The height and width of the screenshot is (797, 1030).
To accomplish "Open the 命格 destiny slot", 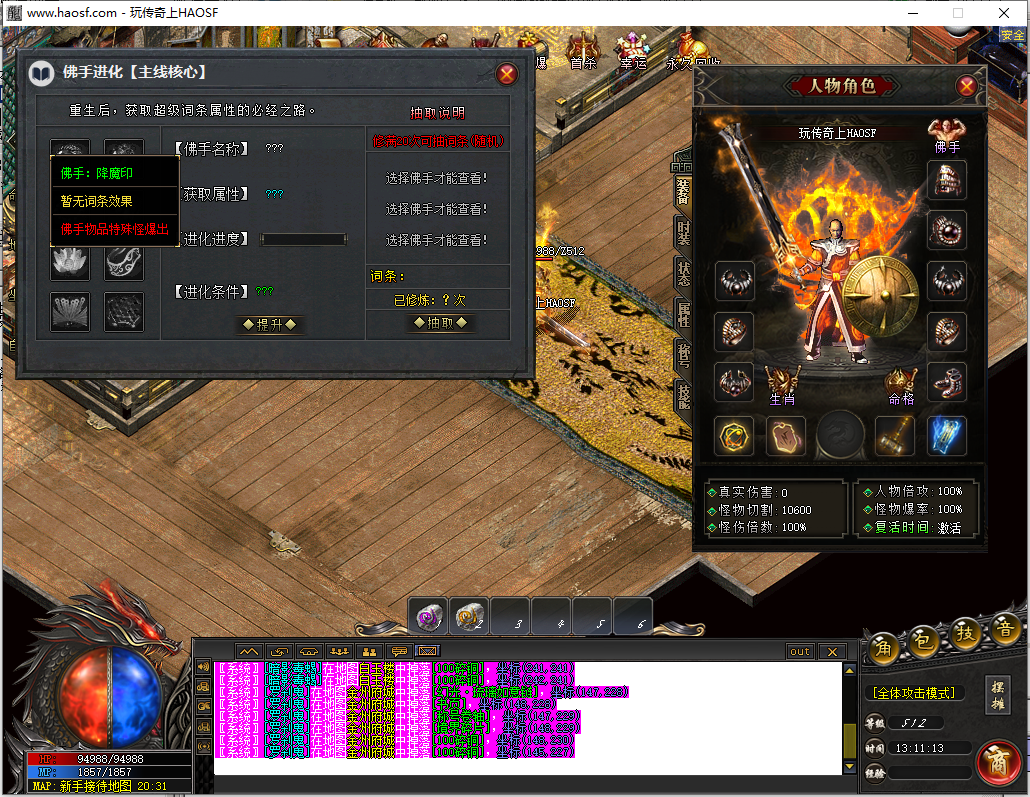I will pyautogui.click(x=901, y=383).
